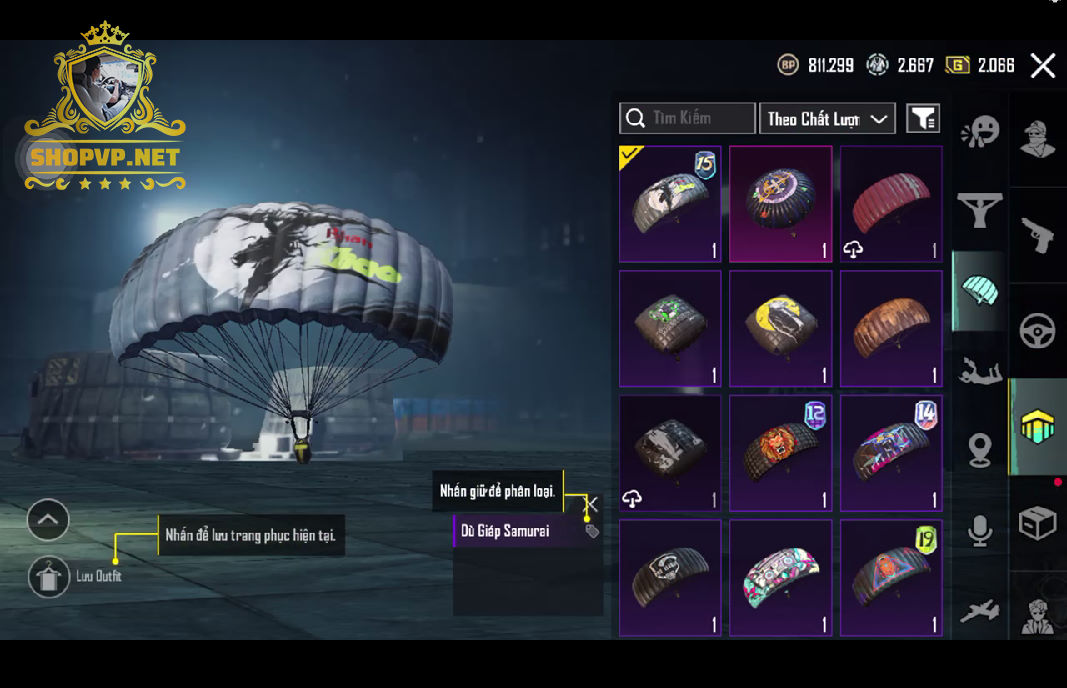
Task: Open the parachute category tab
Action: click(x=980, y=291)
